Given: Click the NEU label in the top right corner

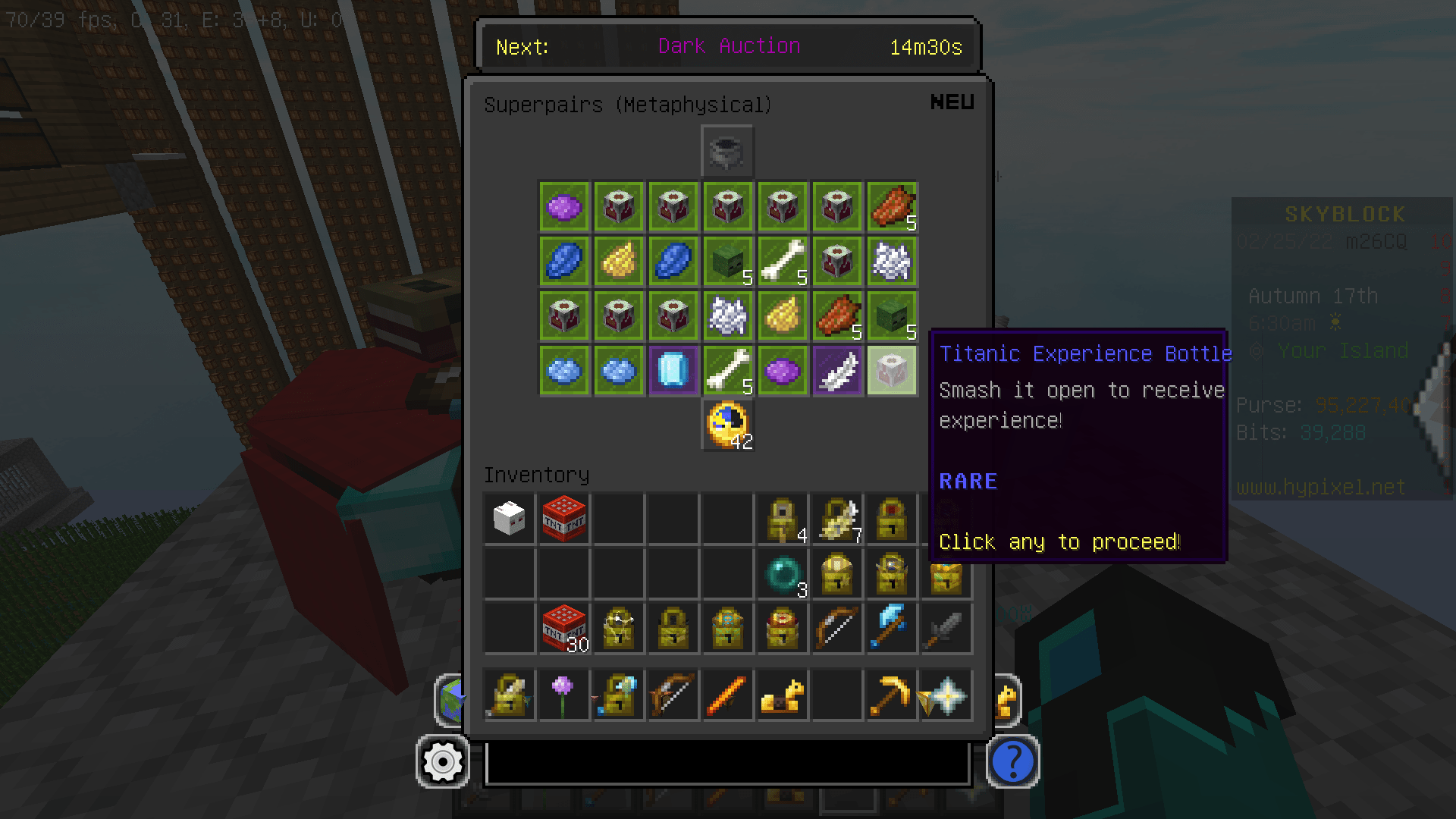Looking at the screenshot, I should 952,102.
